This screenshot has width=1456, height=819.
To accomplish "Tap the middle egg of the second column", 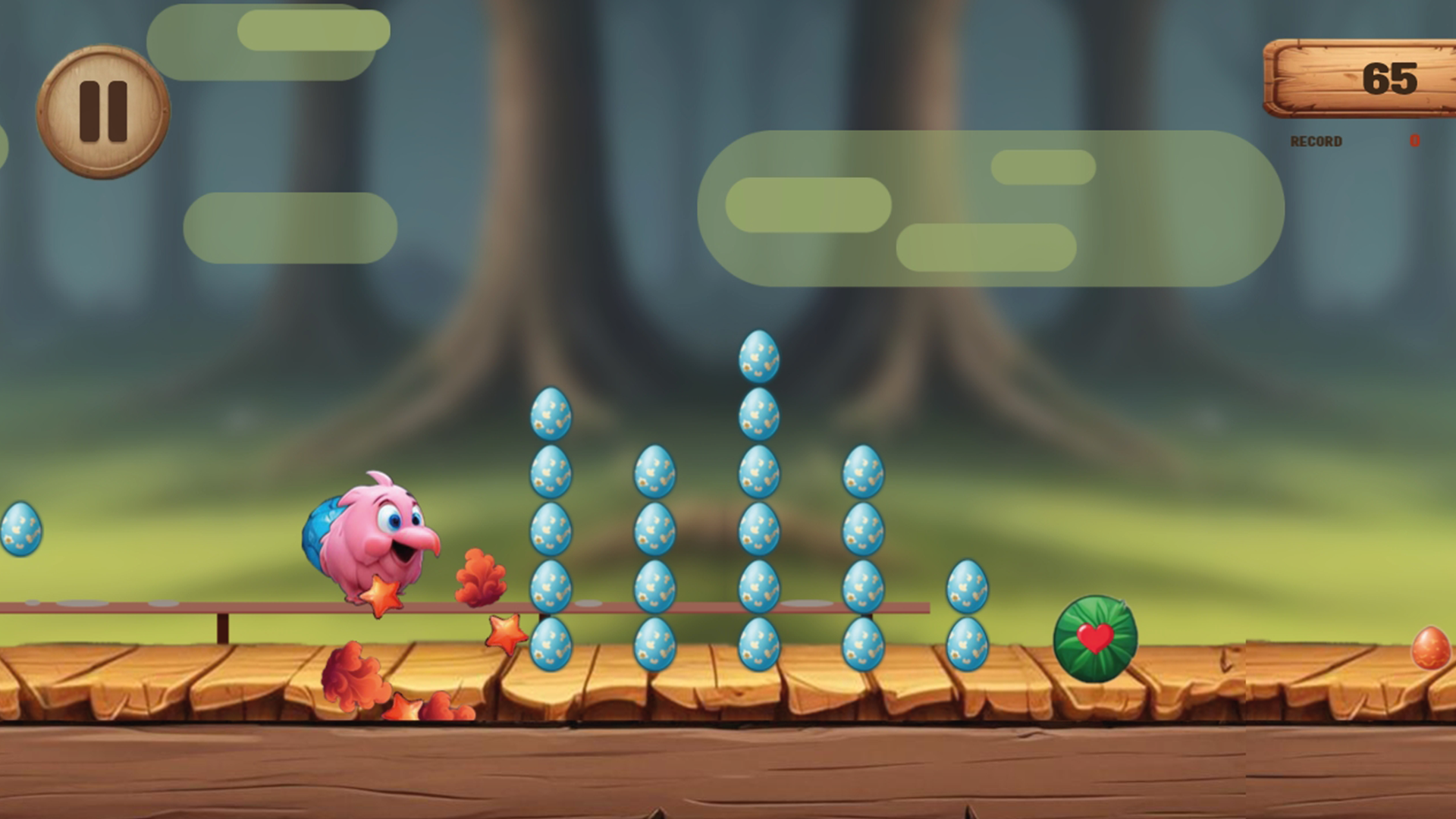I will click(657, 531).
